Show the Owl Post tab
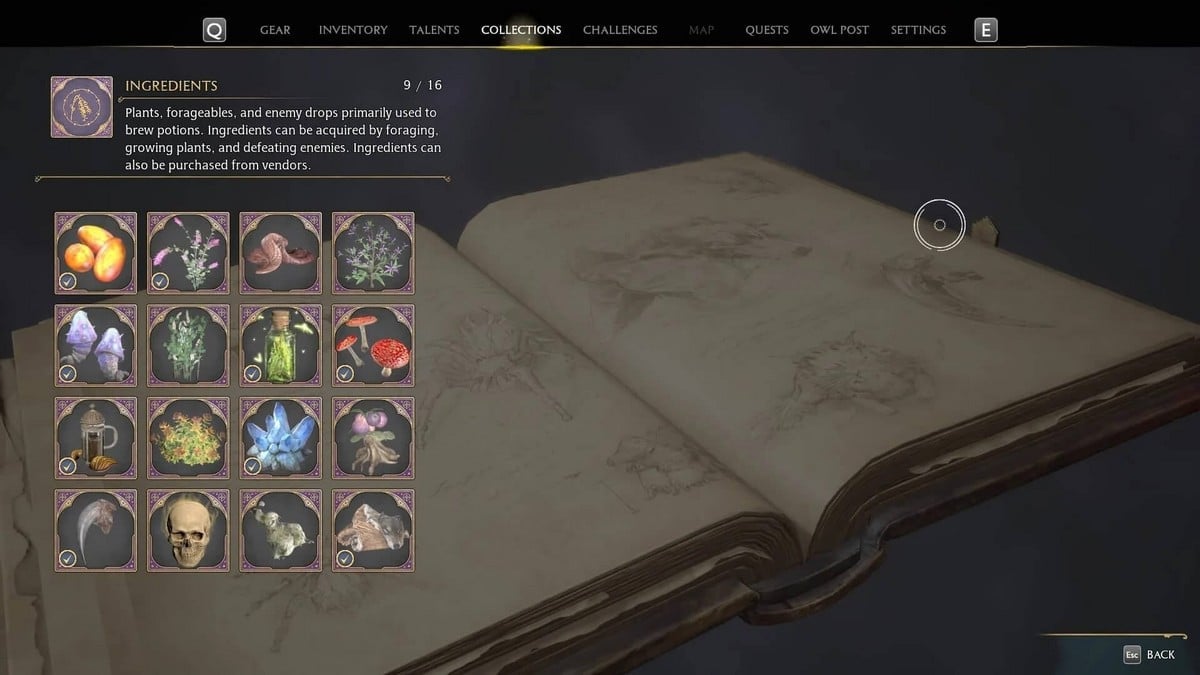 (839, 30)
